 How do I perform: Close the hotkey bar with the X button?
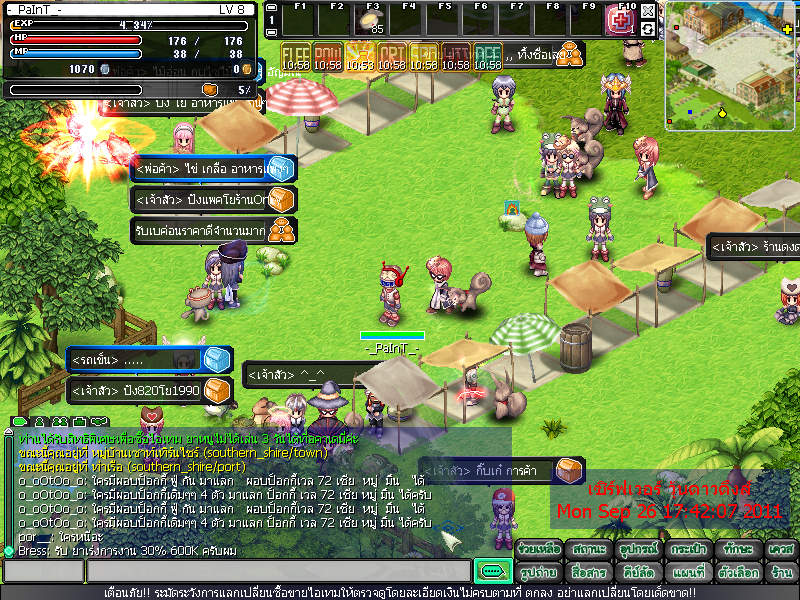point(648,11)
